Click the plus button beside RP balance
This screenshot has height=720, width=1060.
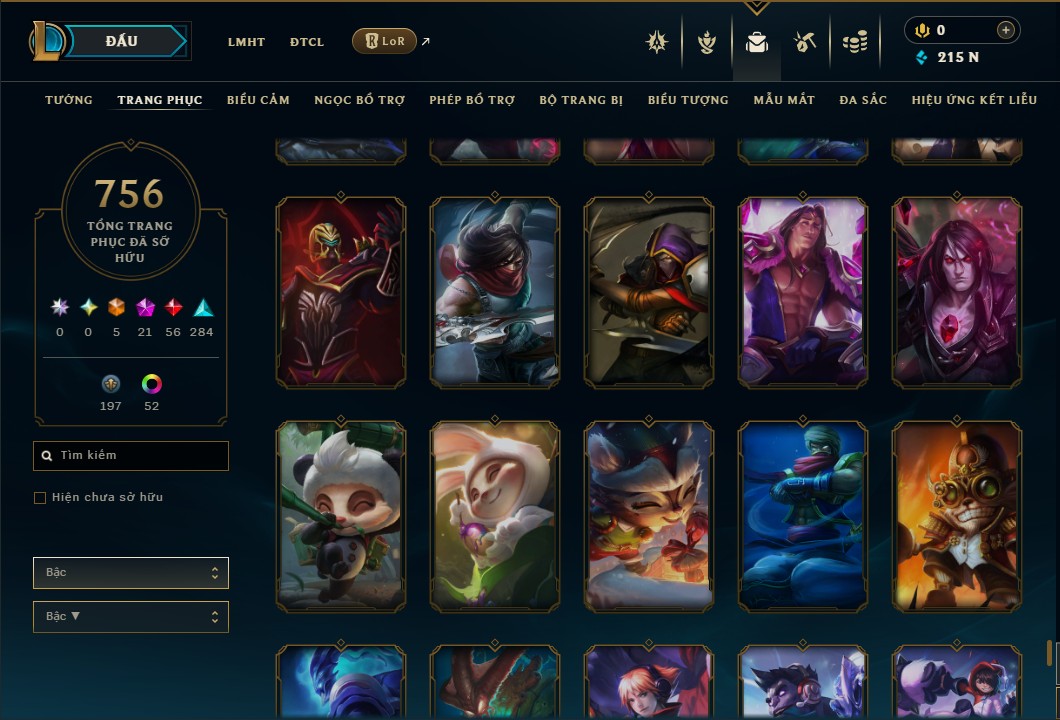tap(1005, 31)
